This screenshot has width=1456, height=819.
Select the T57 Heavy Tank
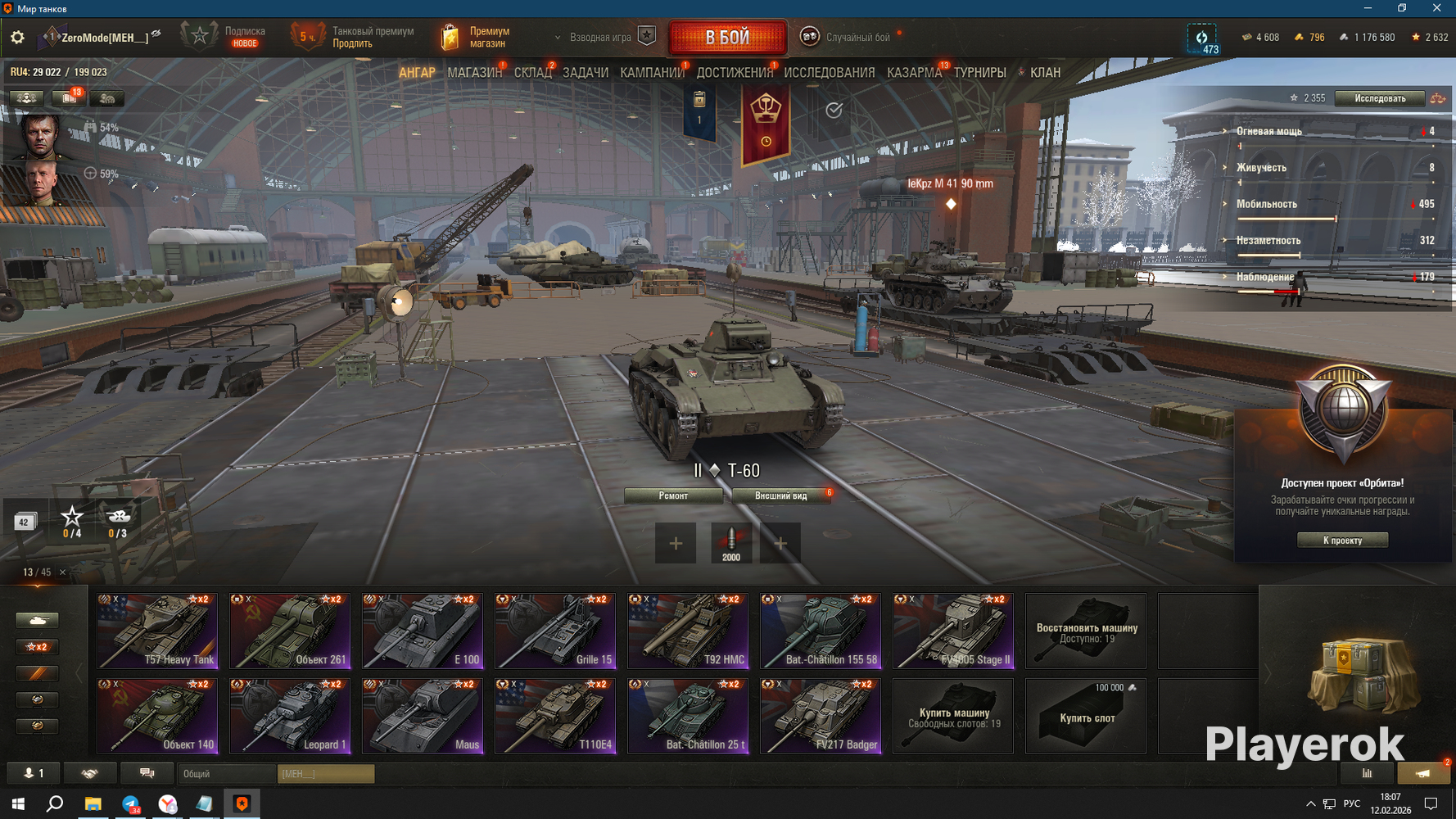pyautogui.click(x=157, y=631)
